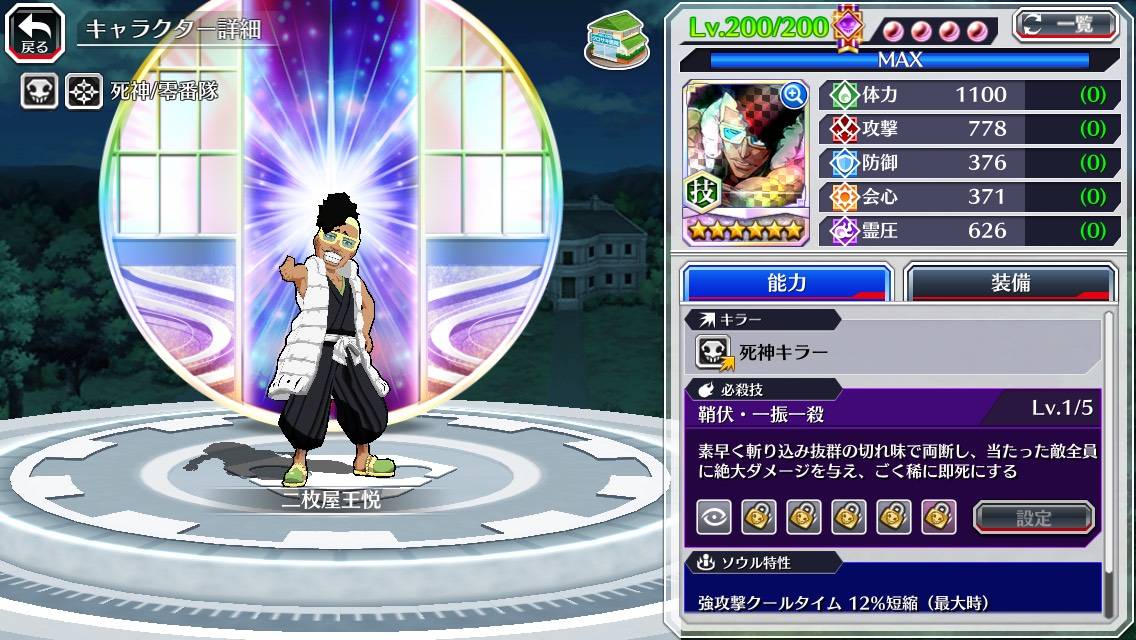Click the skull affiliation icon beside 死神/零番隊
This screenshot has height=640, width=1136.
(40, 92)
